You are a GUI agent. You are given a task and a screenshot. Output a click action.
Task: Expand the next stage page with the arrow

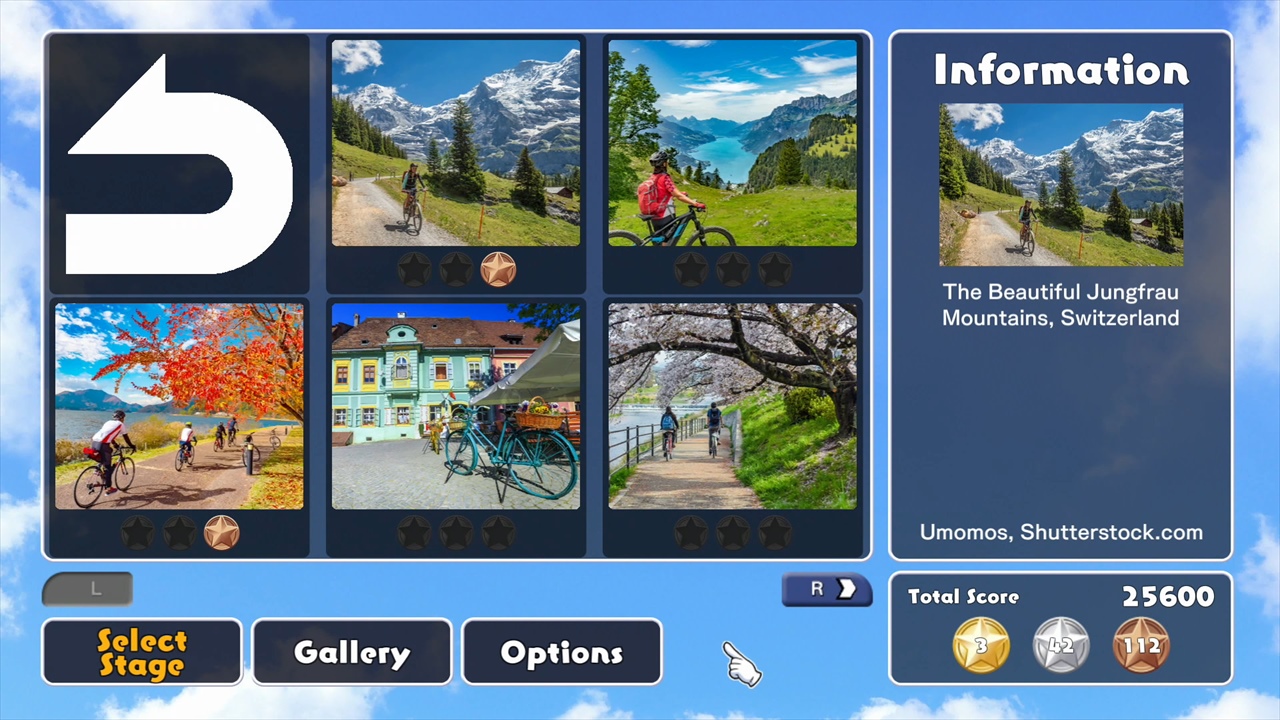pyautogui.click(x=827, y=589)
